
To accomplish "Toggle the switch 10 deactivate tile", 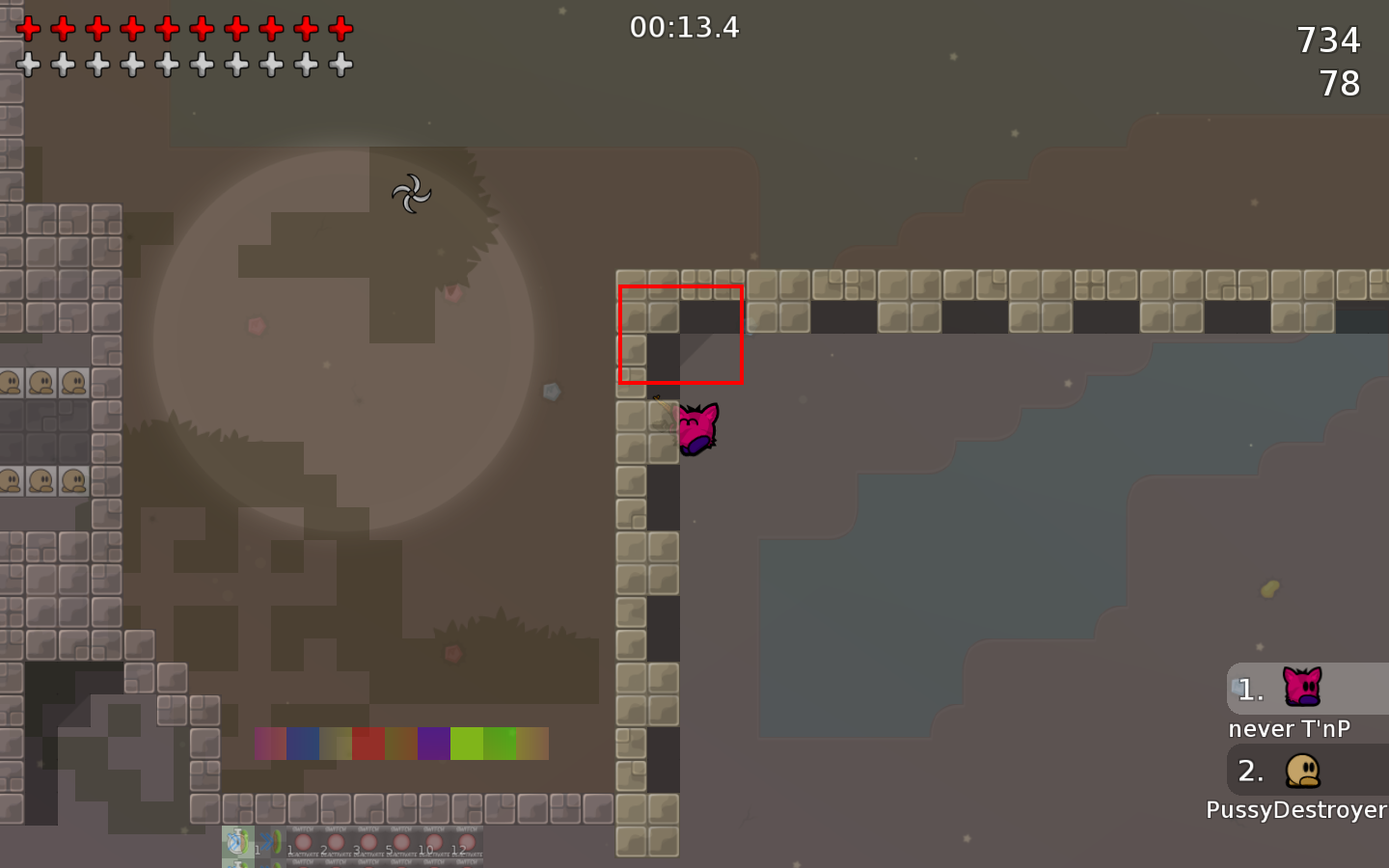I will click(x=435, y=842).
